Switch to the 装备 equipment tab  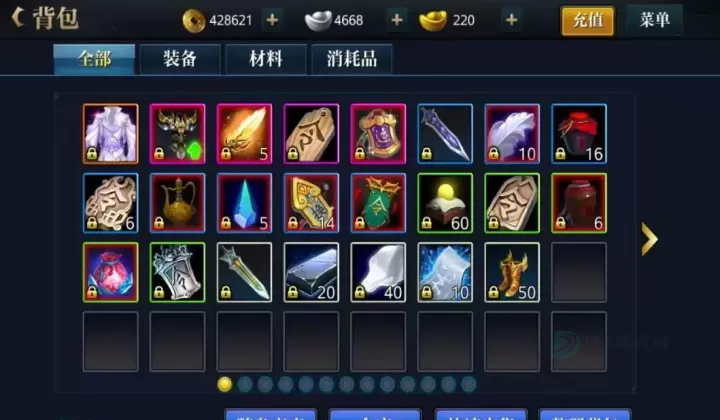tap(180, 59)
